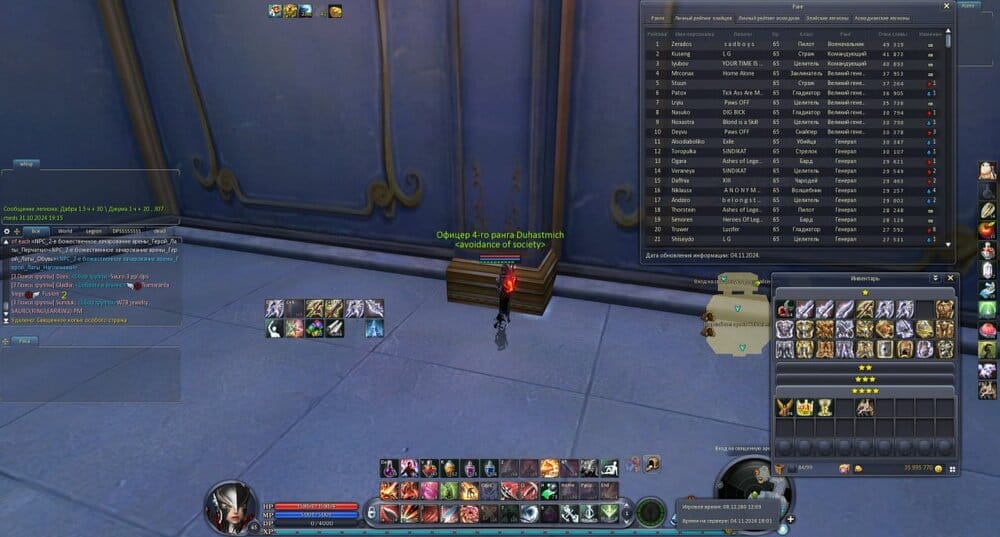Open the Asmodian legions ranking tab

[884, 18]
